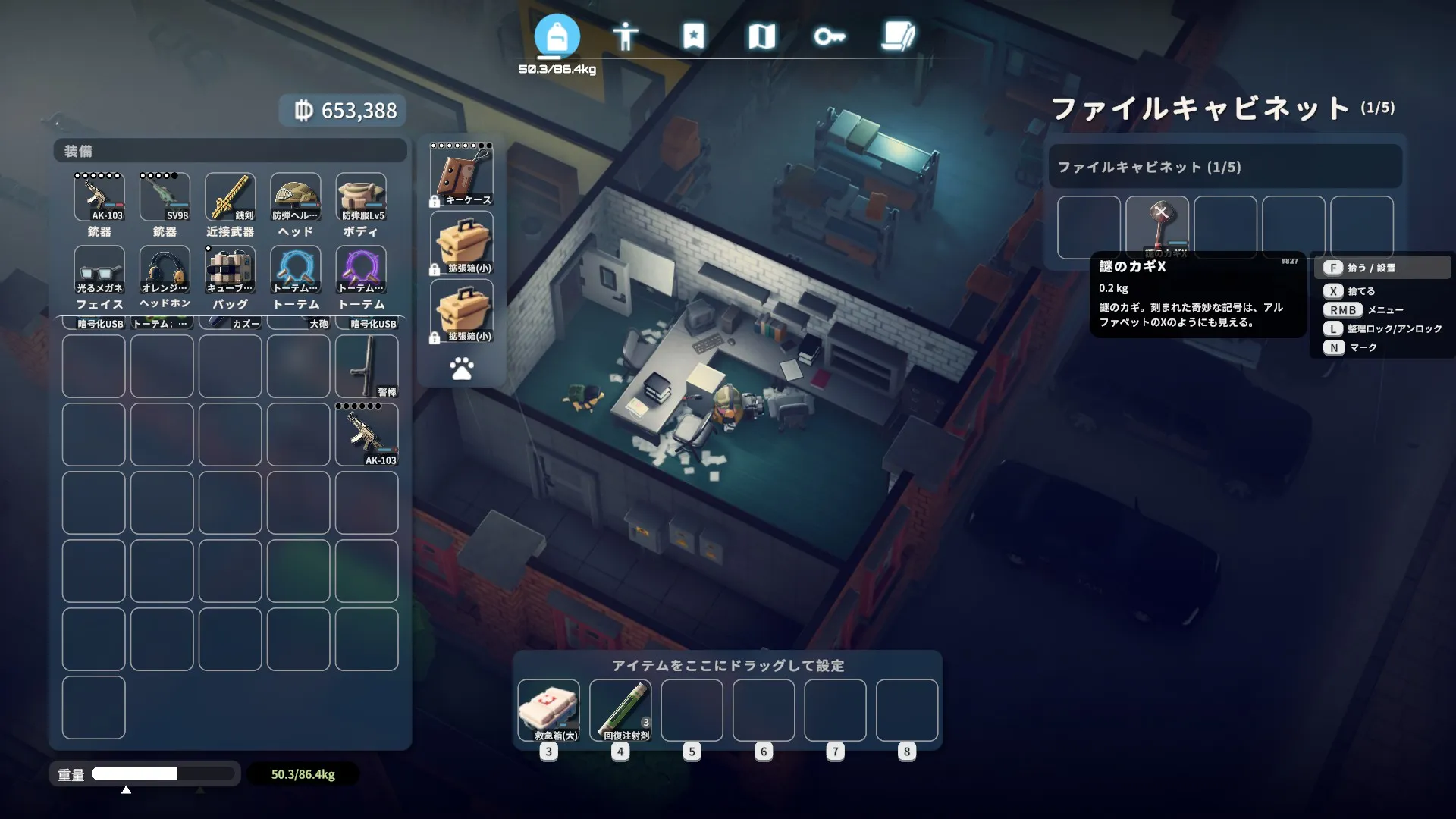Select the orange headphones slot
This screenshot has width=1456, height=819.
165,270
